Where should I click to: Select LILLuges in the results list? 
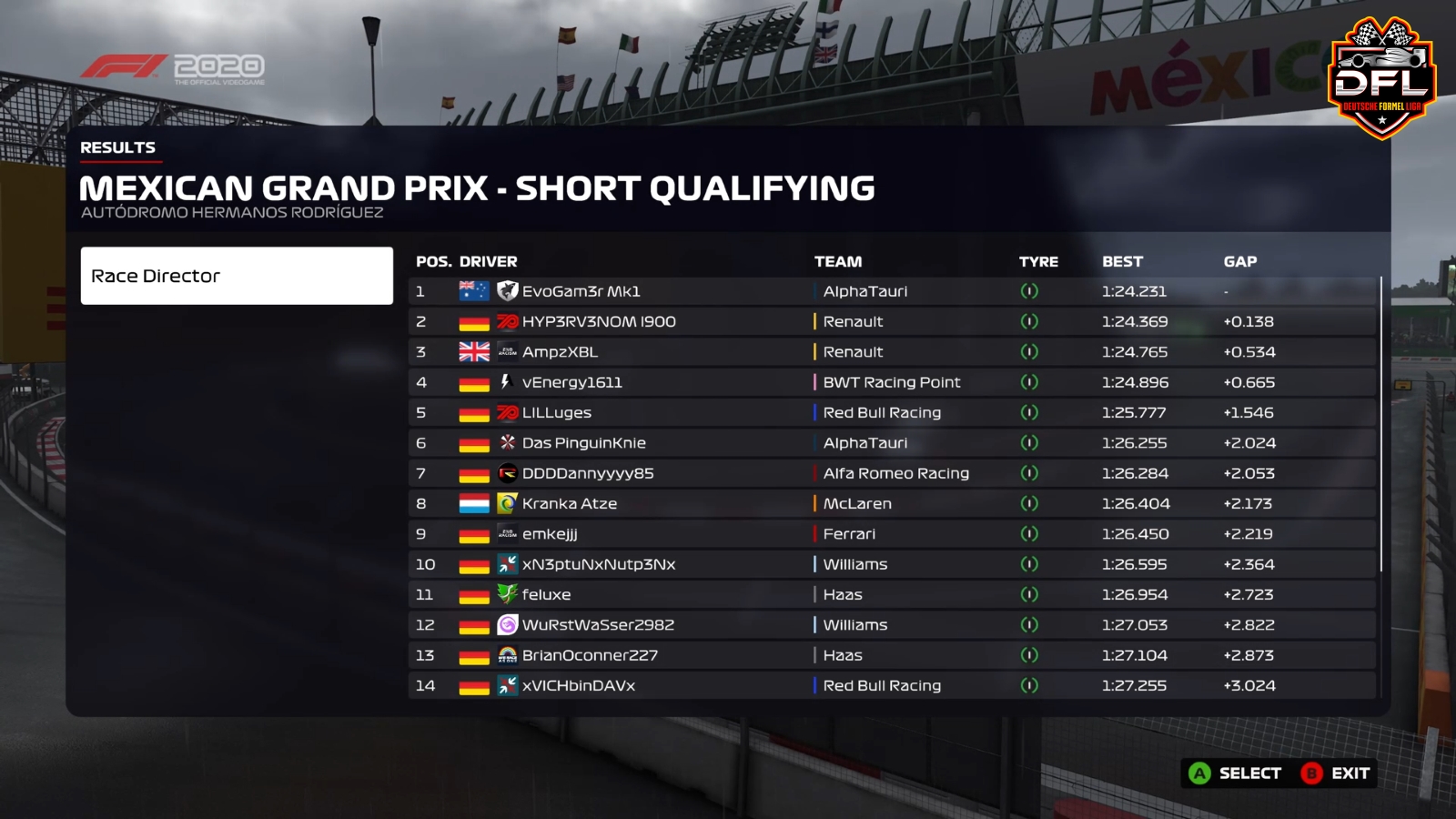[556, 412]
